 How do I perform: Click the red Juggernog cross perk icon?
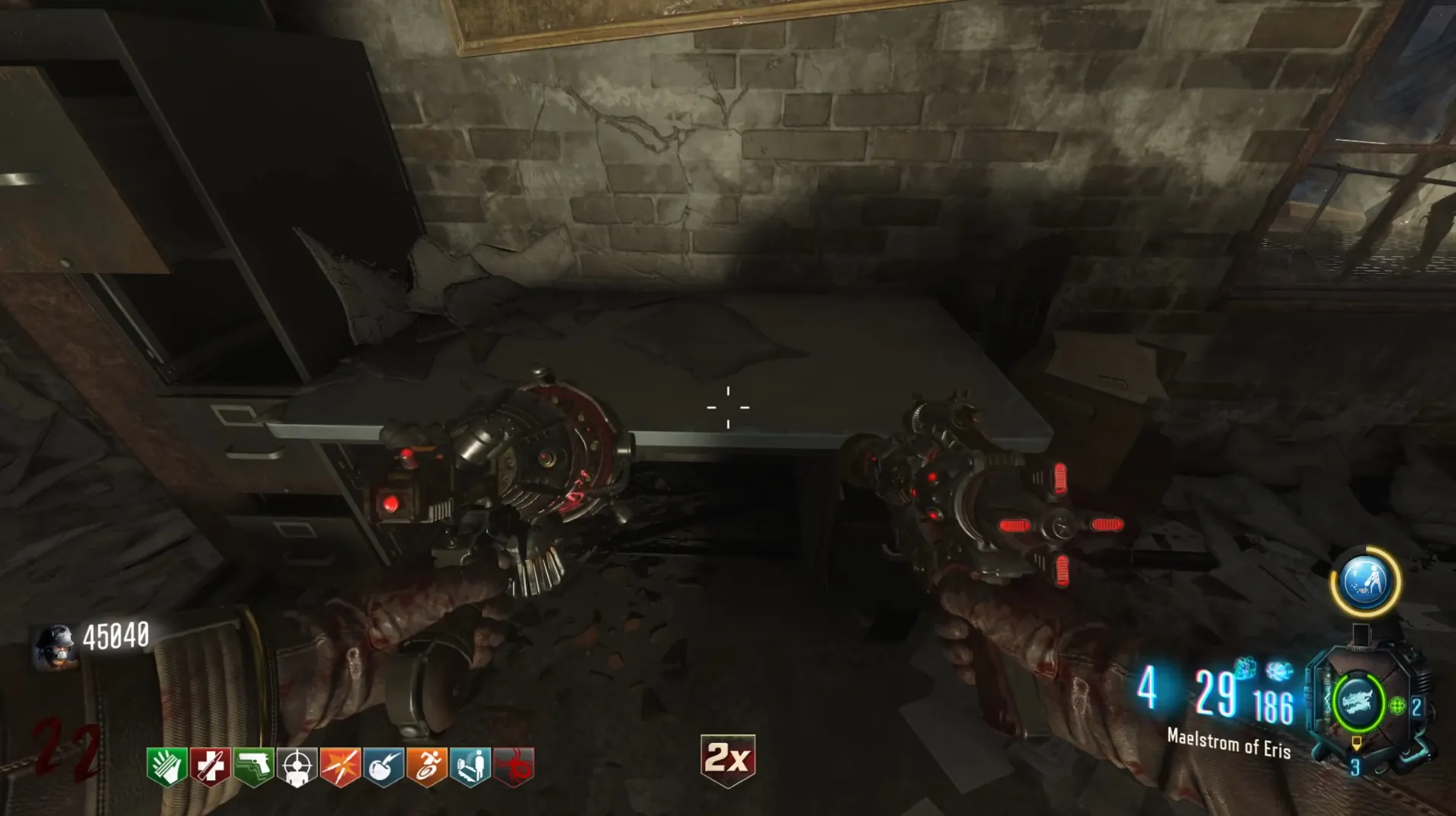point(210,766)
